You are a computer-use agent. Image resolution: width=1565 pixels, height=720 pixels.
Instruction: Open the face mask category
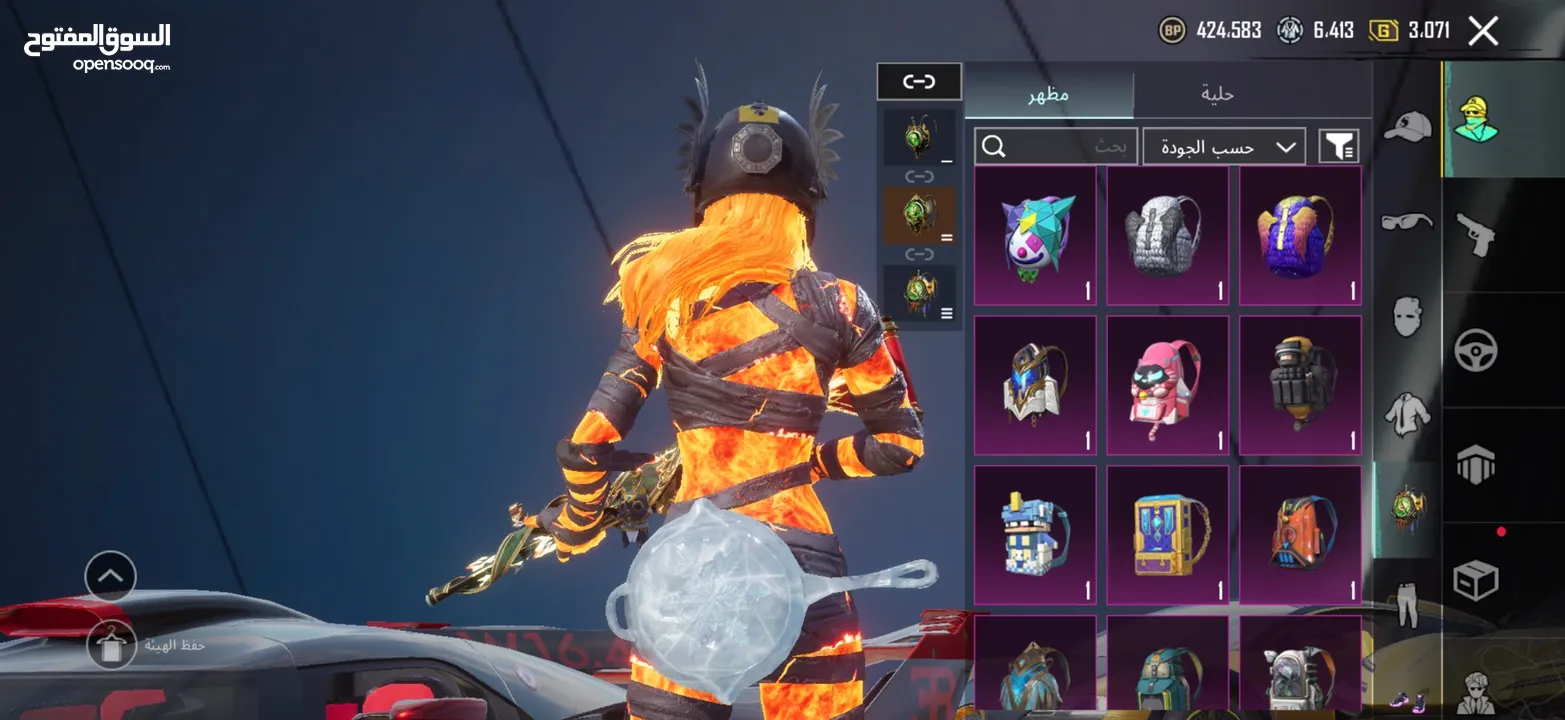point(1407,317)
